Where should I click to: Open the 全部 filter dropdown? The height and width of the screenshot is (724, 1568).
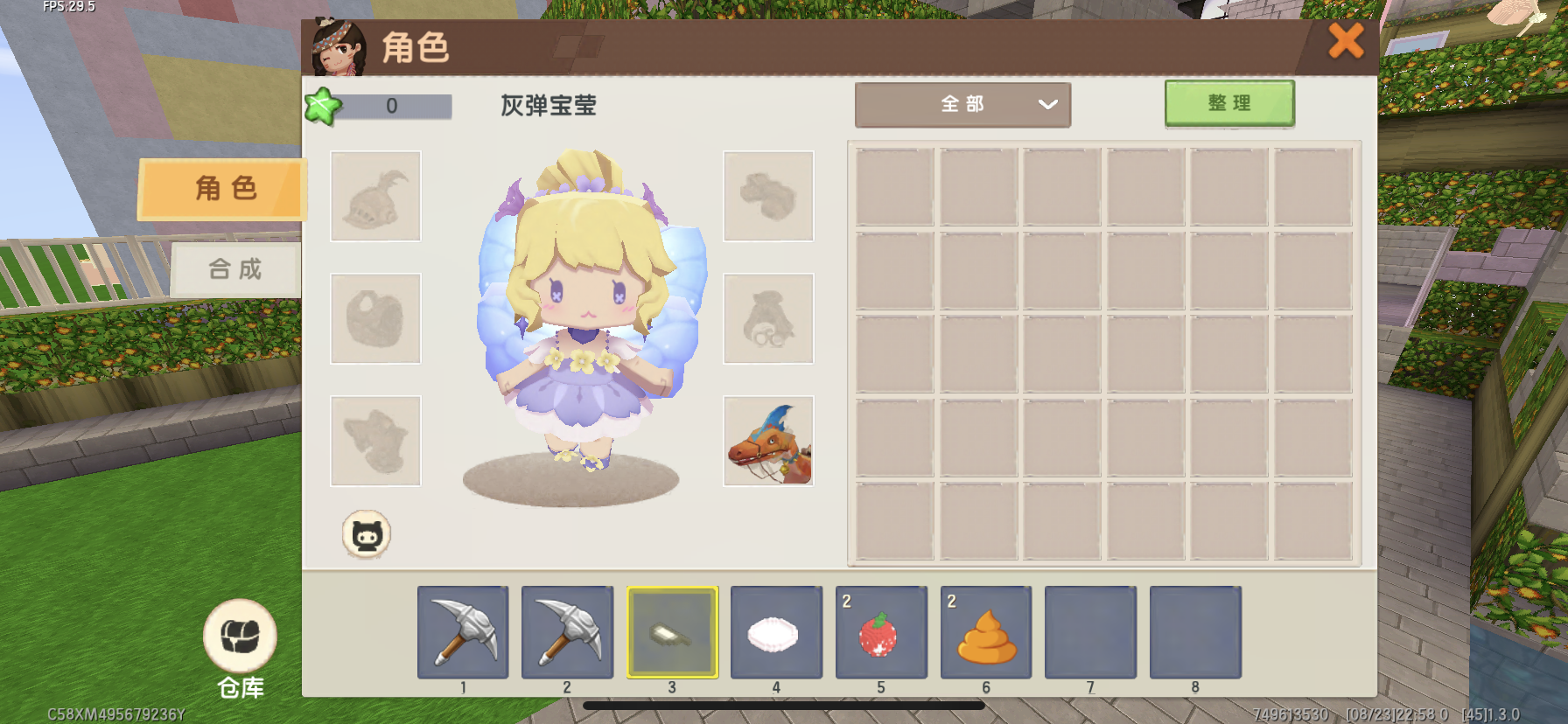(x=962, y=105)
